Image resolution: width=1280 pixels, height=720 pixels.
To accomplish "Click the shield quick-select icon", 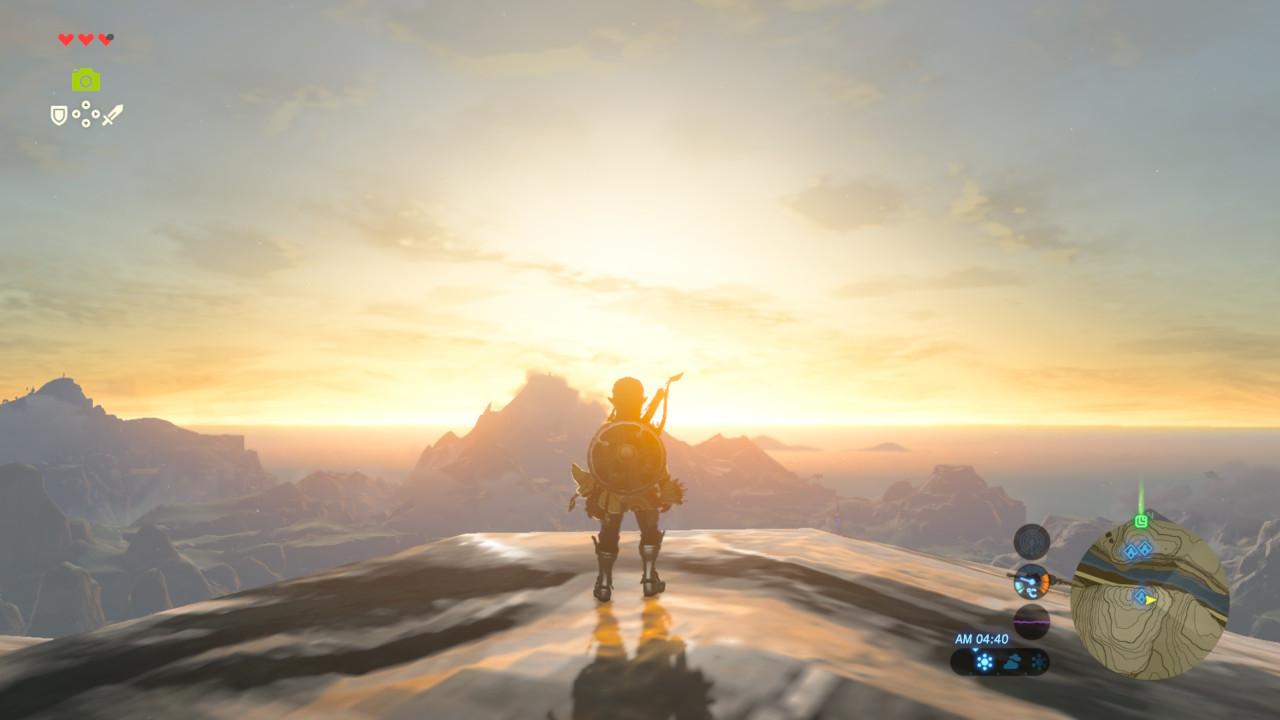I will pyautogui.click(x=59, y=115).
